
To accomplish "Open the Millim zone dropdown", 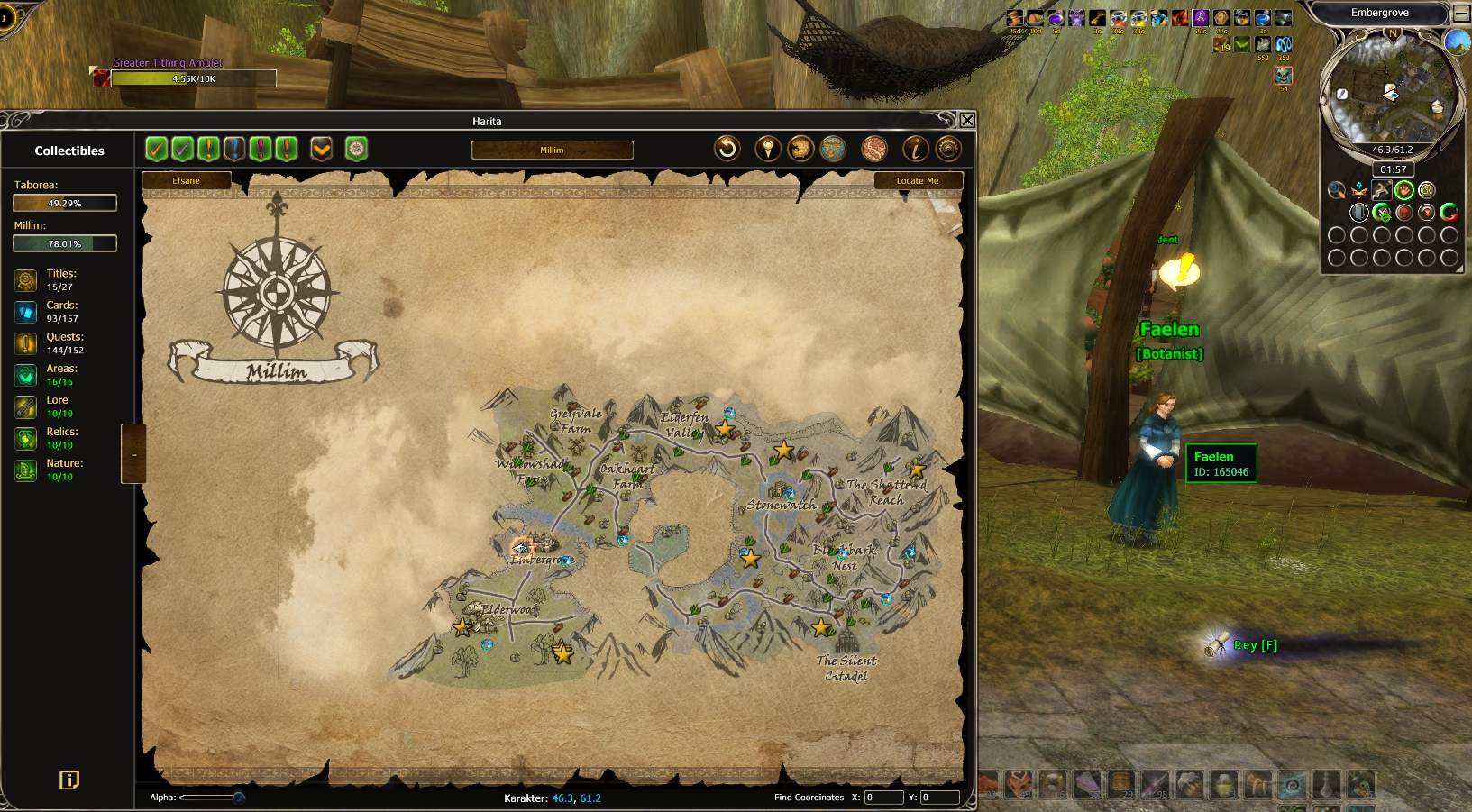I will [x=552, y=150].
